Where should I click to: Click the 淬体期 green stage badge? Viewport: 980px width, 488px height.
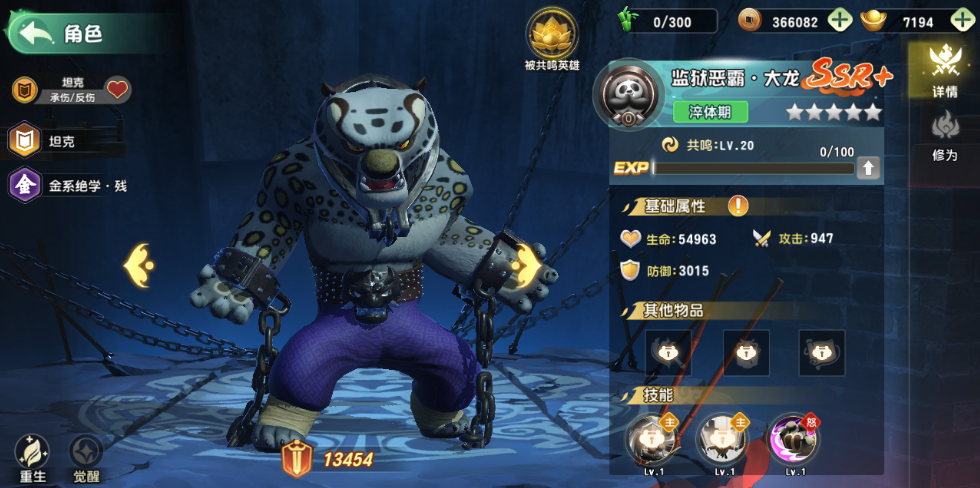[710, 111]
